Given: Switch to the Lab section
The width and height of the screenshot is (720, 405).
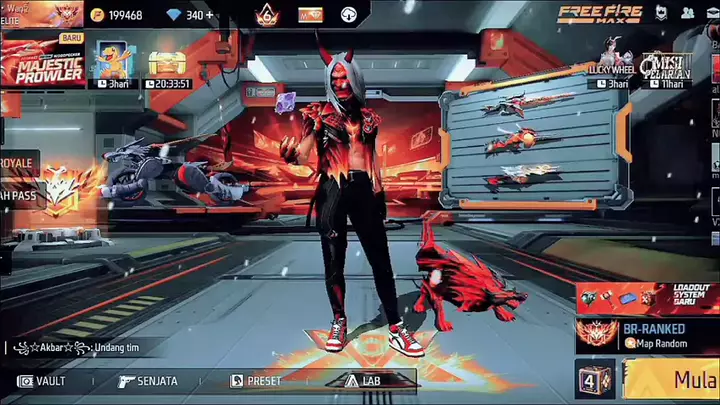Looking at the screenshot, I should pyautogui.click(x=365, y=381).
